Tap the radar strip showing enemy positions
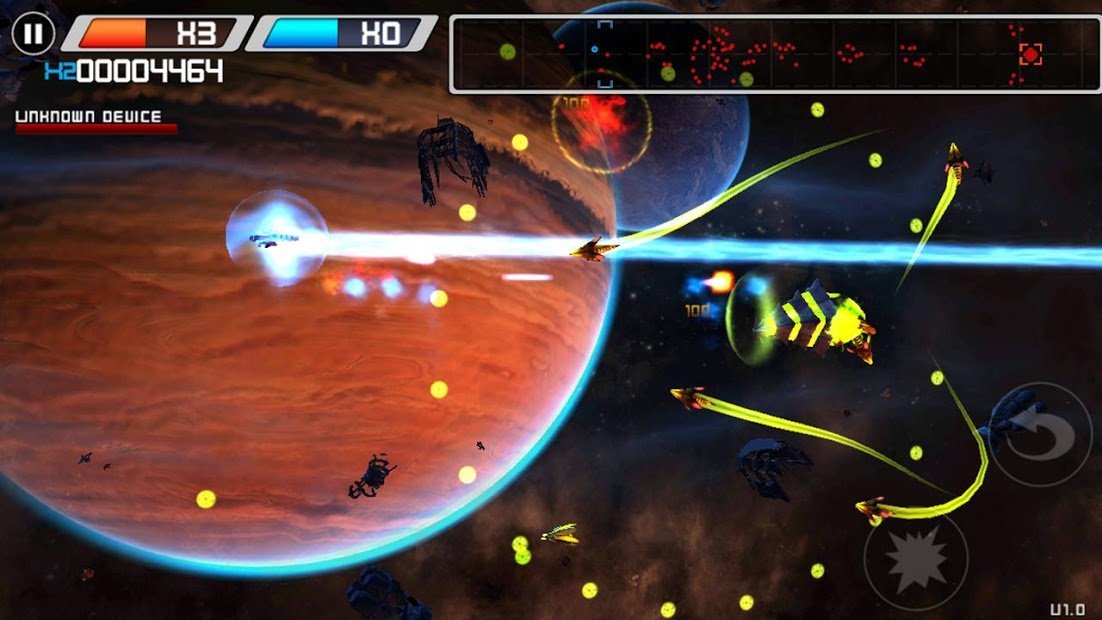The image size is (1102, 620). [x=775, y=54]
